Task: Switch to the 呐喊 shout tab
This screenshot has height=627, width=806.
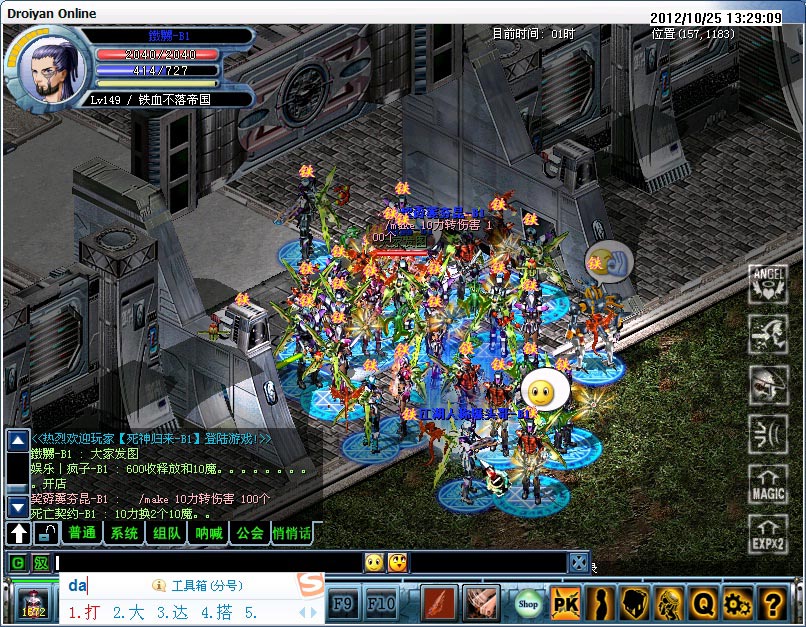Action: (209, 533)
